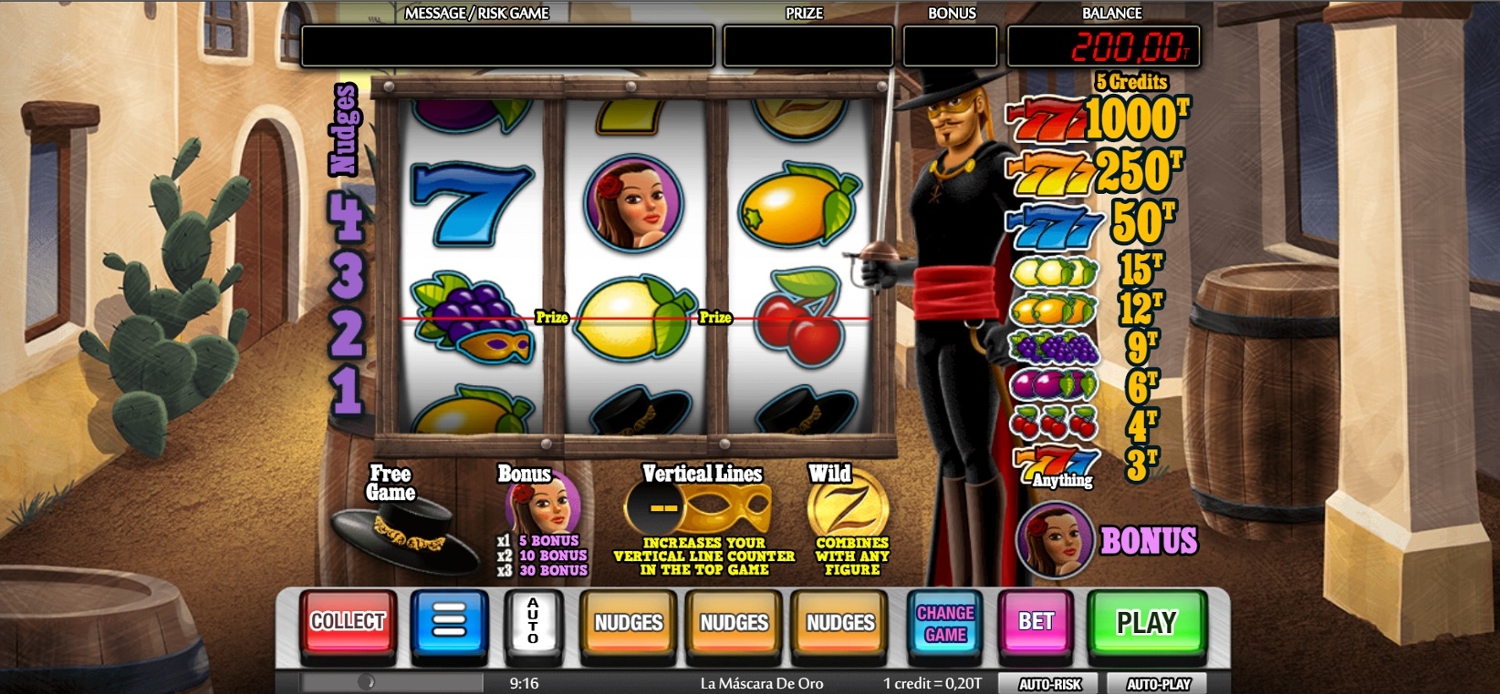1500x694 pixels.
Task: Open the blue three-bar menu button
Action: coord(449,623)
